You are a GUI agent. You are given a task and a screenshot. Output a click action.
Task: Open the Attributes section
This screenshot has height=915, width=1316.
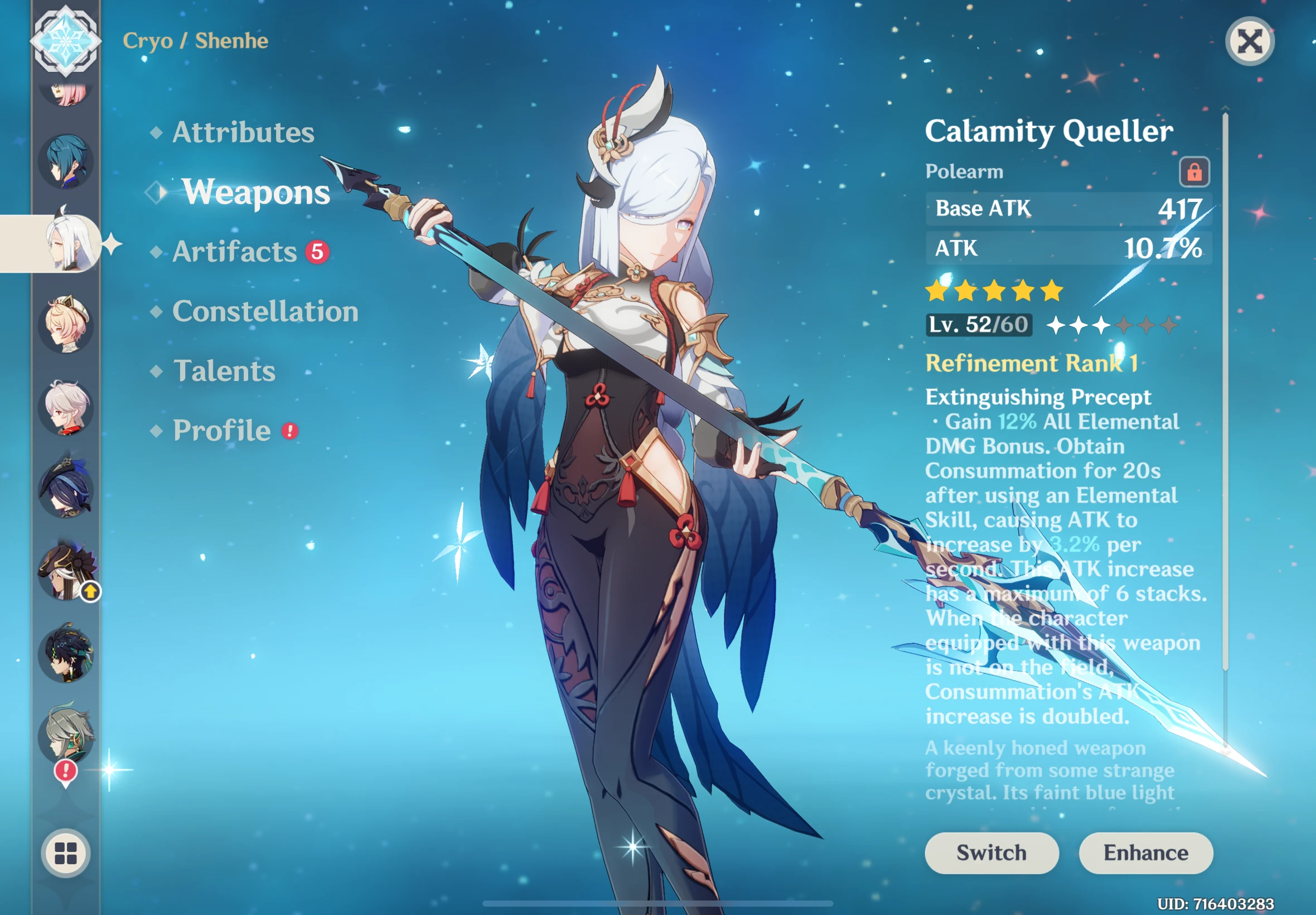click(x=243, y=132)
